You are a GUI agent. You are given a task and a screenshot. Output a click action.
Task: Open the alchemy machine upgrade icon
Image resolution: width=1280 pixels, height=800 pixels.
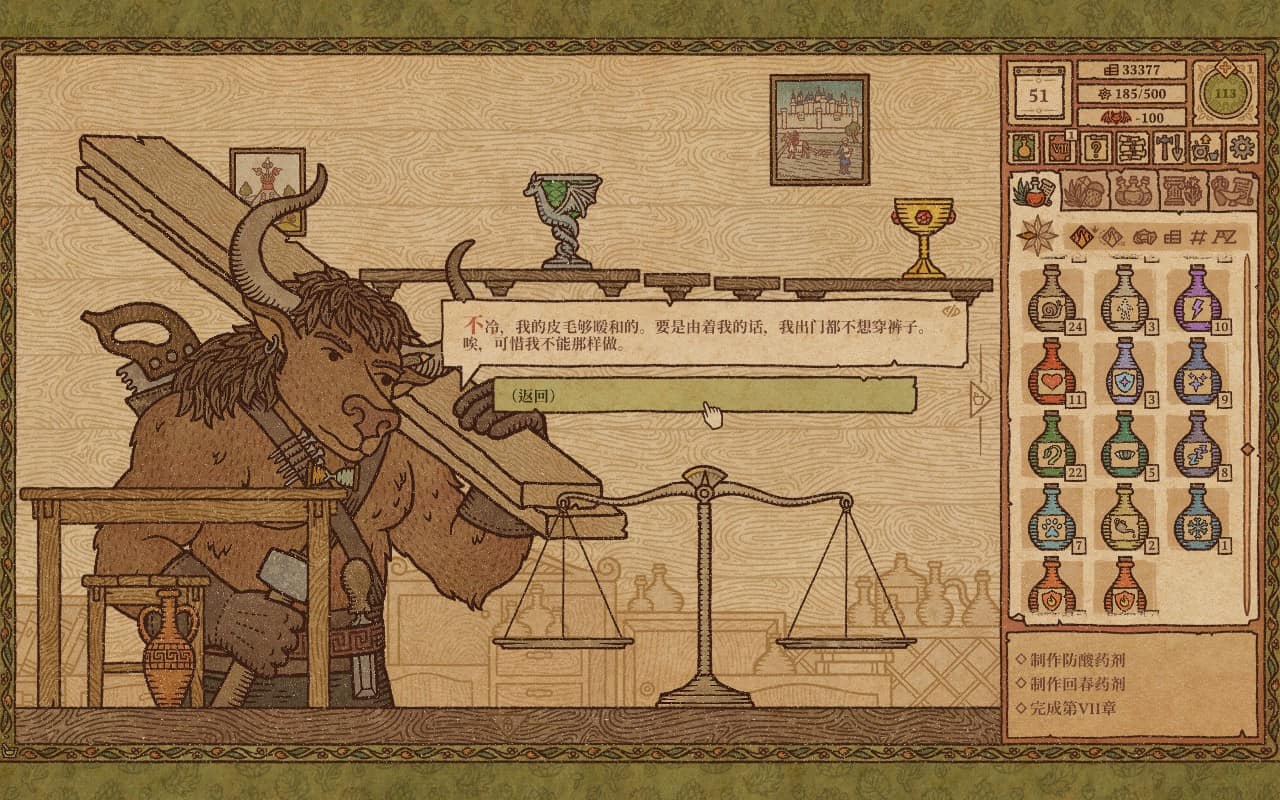click(x=1205, y=150)
